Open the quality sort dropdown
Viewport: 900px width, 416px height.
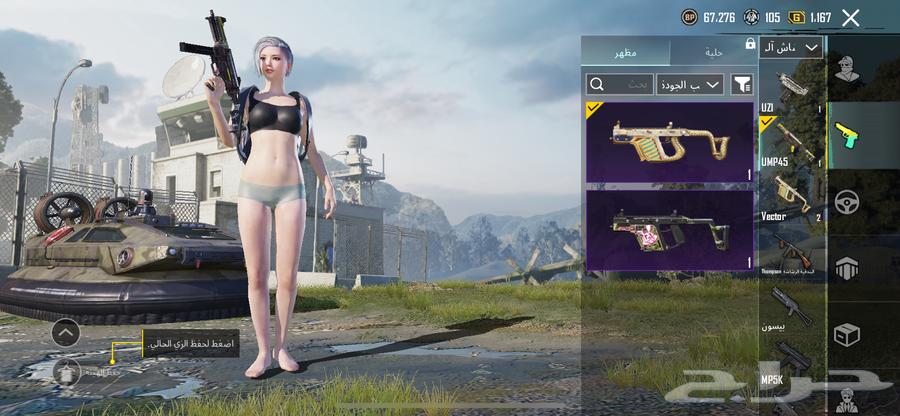tap(690, 84)
